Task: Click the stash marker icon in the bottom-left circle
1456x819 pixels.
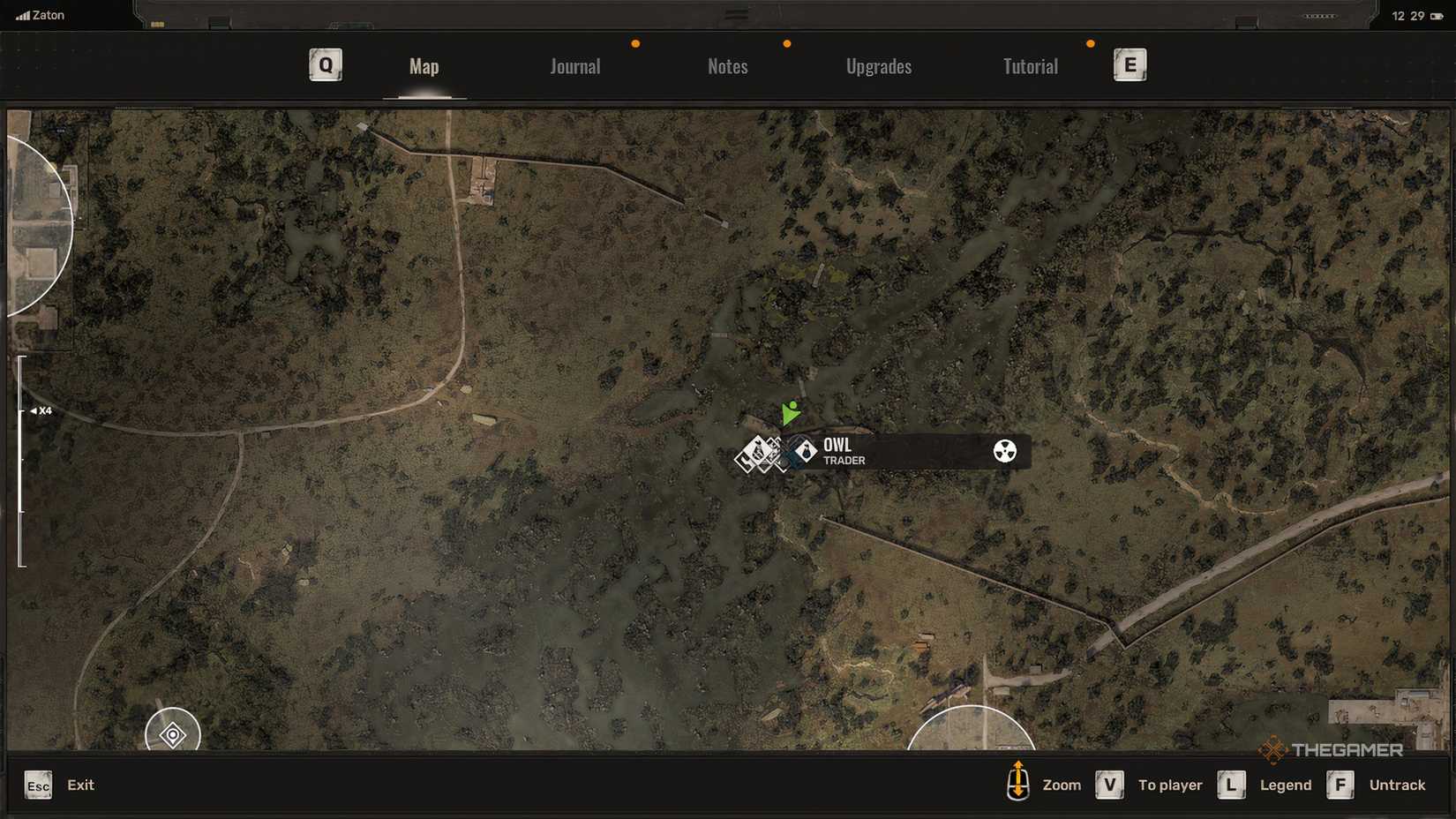Action: [x=171, y=733]
